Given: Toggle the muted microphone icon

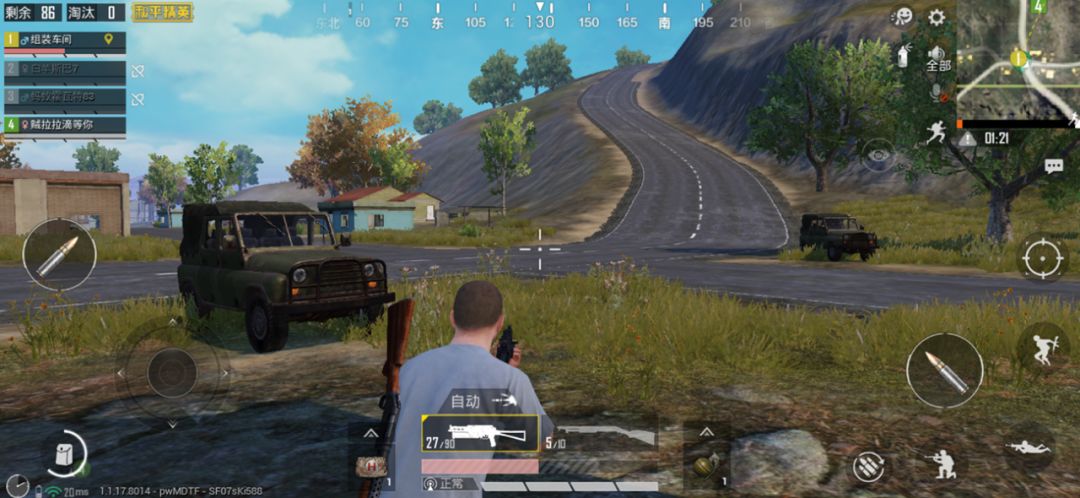Looking at the screenshot, I should [937, 92].
